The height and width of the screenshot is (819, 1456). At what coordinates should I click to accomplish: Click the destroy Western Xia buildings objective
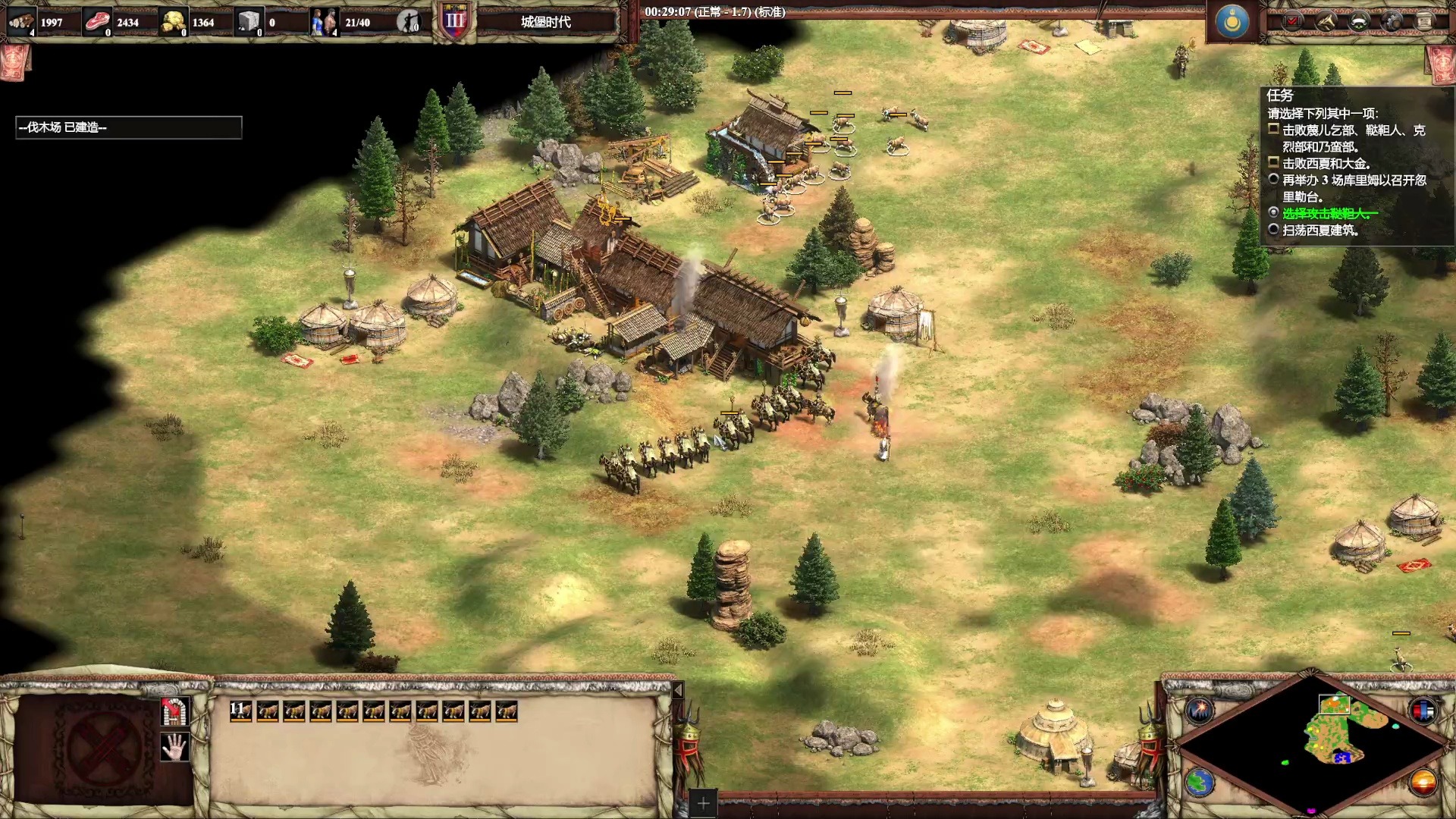click(x=1320, y=231)
